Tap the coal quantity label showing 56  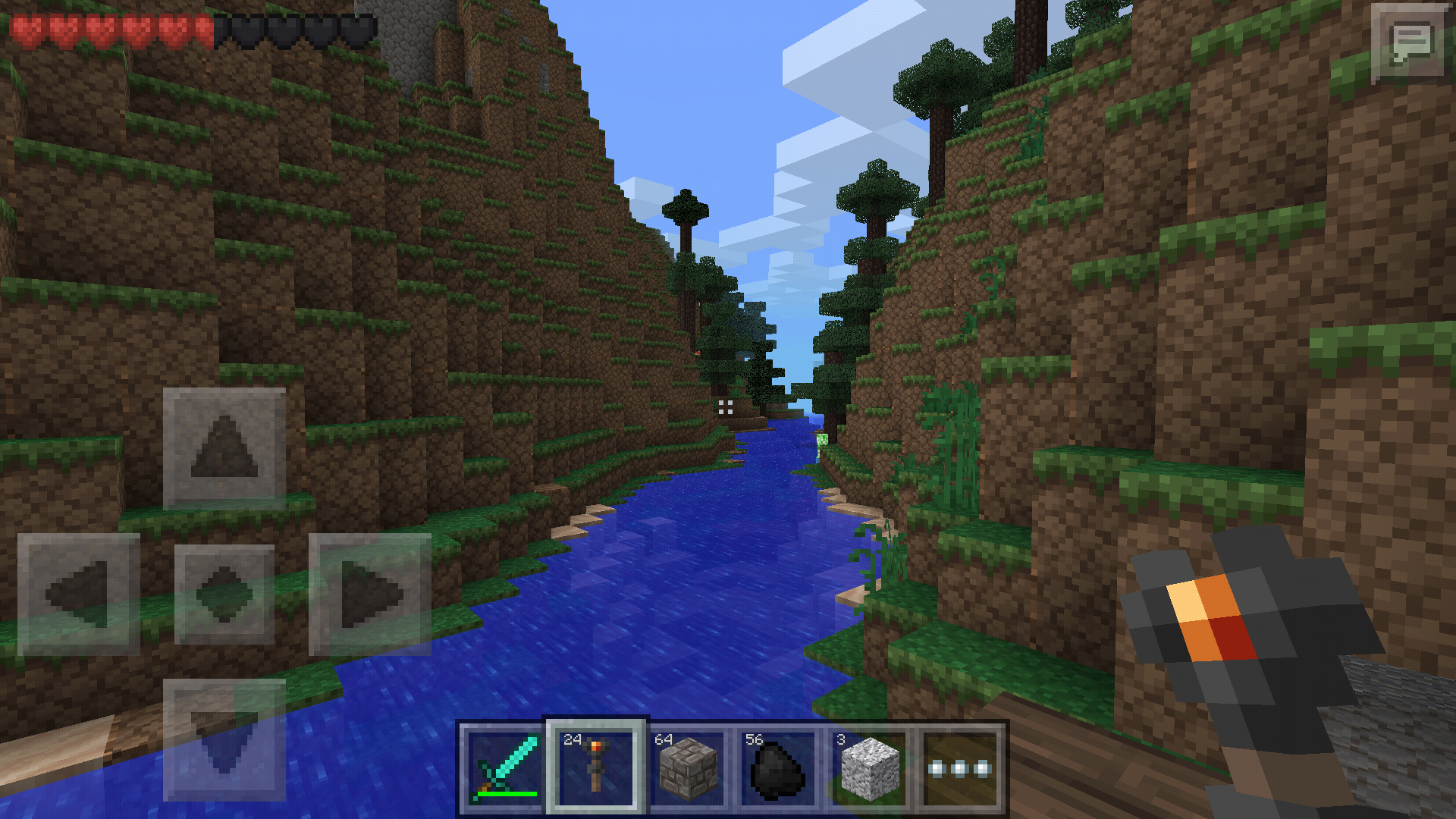(x=753, y=738)
